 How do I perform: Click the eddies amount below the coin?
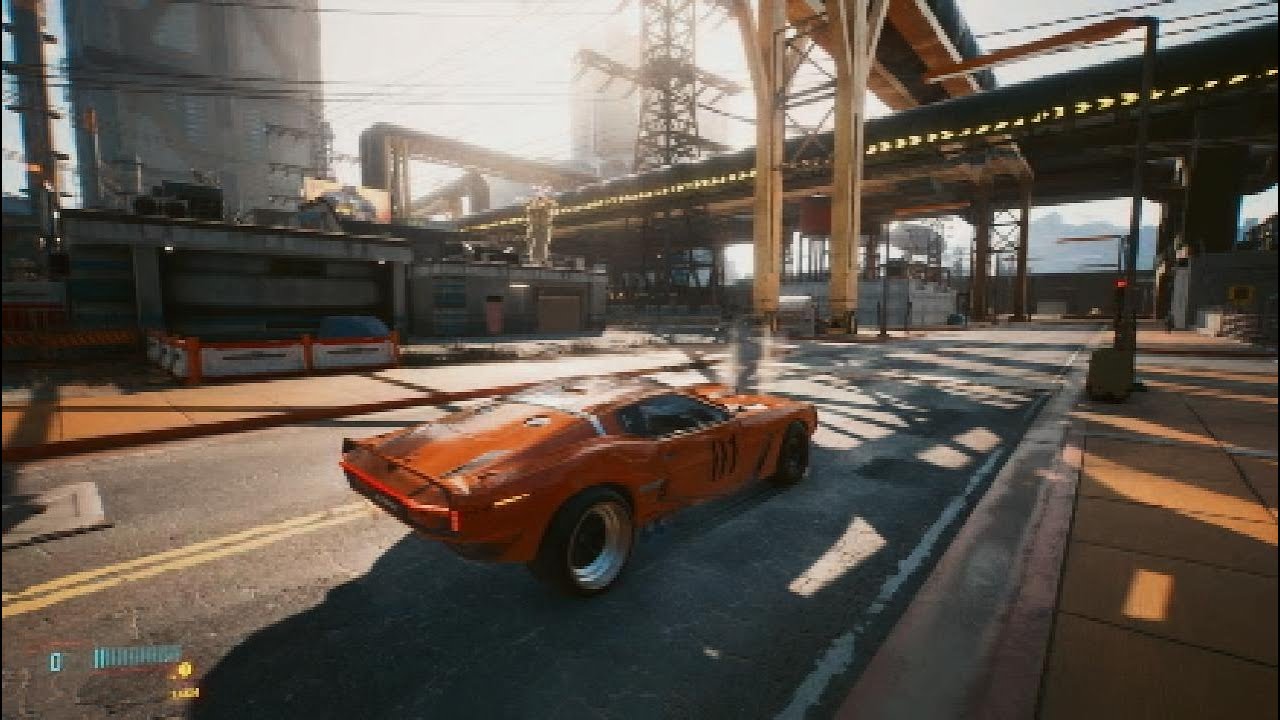186,695
